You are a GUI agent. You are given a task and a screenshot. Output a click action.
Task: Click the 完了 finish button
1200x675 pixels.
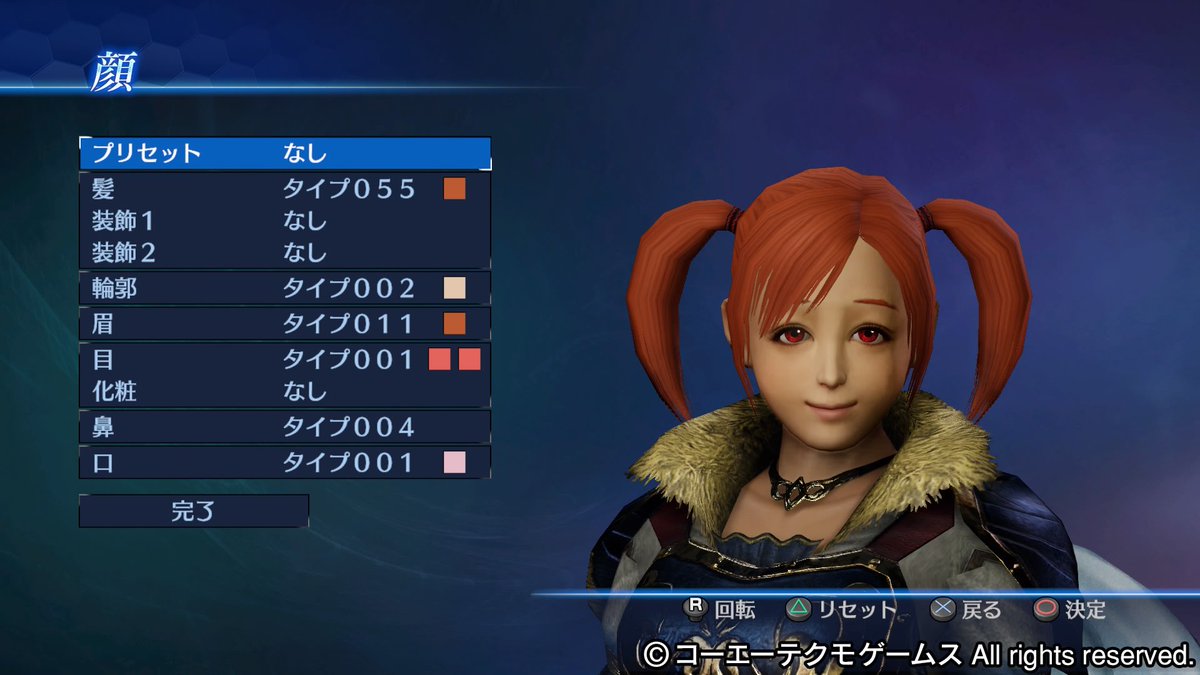click(x=193, y=511)
